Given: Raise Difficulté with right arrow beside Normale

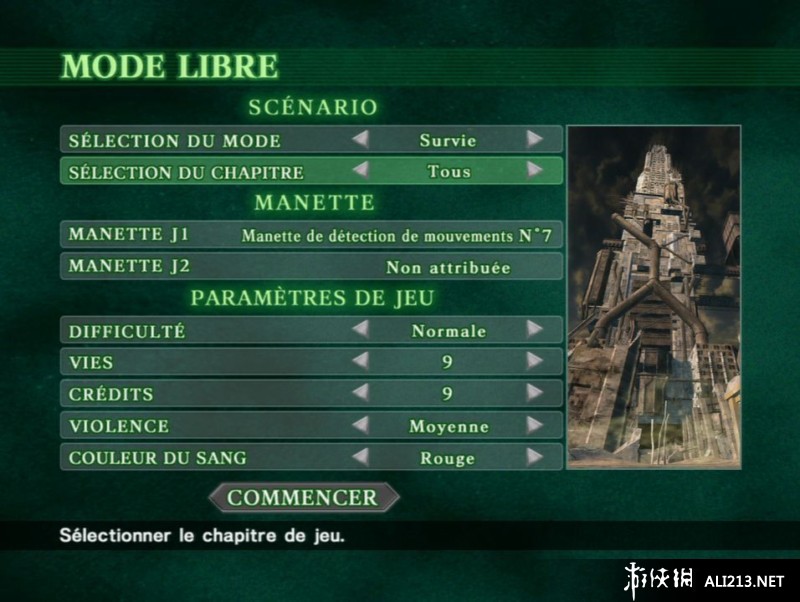Looking at the screenshot, I should point(535,329).
